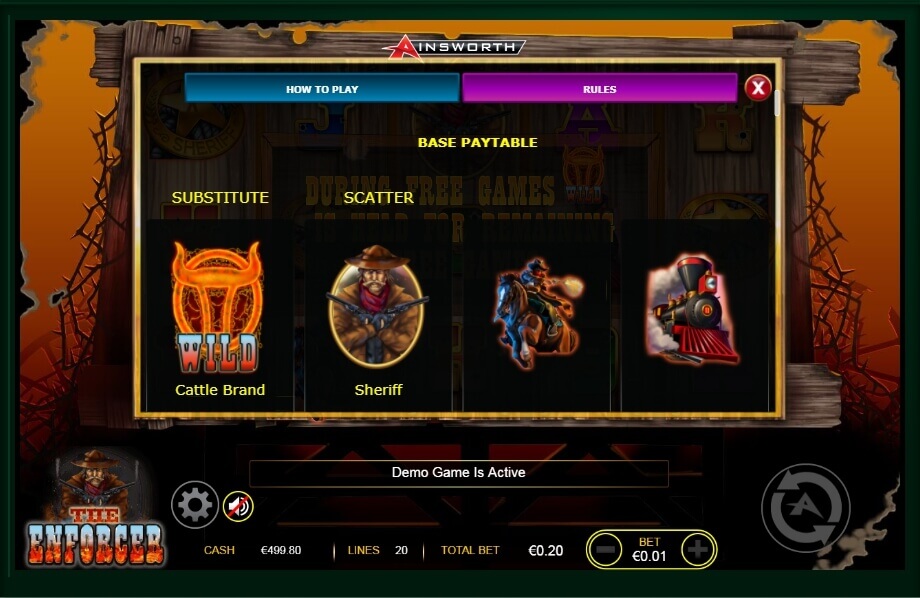Image resolution: width=920 pixels, height=598 pixels.
Task: Switch to the How To Play tab
Action: tap(322, 88)
